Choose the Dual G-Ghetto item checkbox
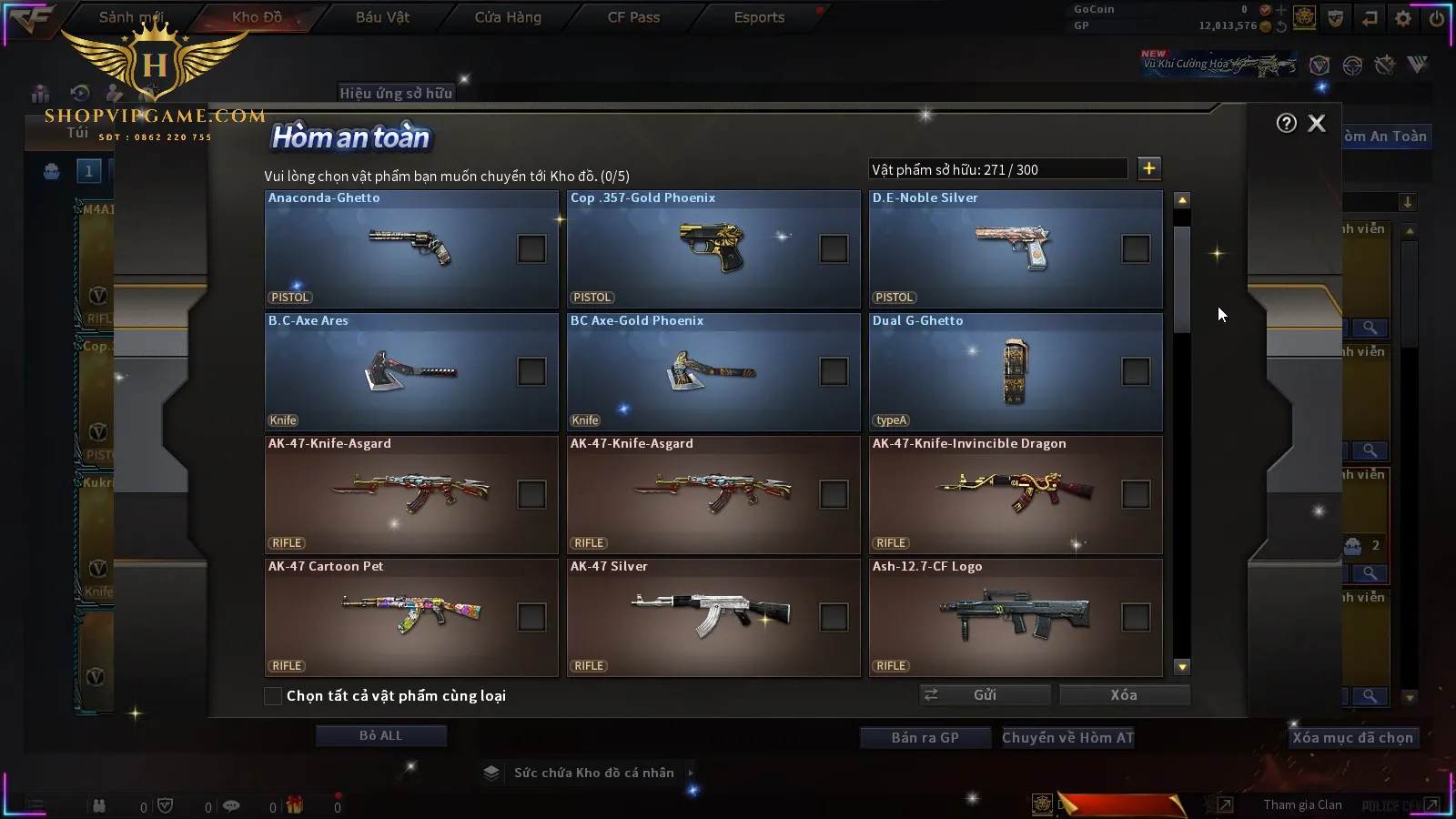Image resolution: width=1456 pixels, height=819 pixels. (x=1136, y=371)
